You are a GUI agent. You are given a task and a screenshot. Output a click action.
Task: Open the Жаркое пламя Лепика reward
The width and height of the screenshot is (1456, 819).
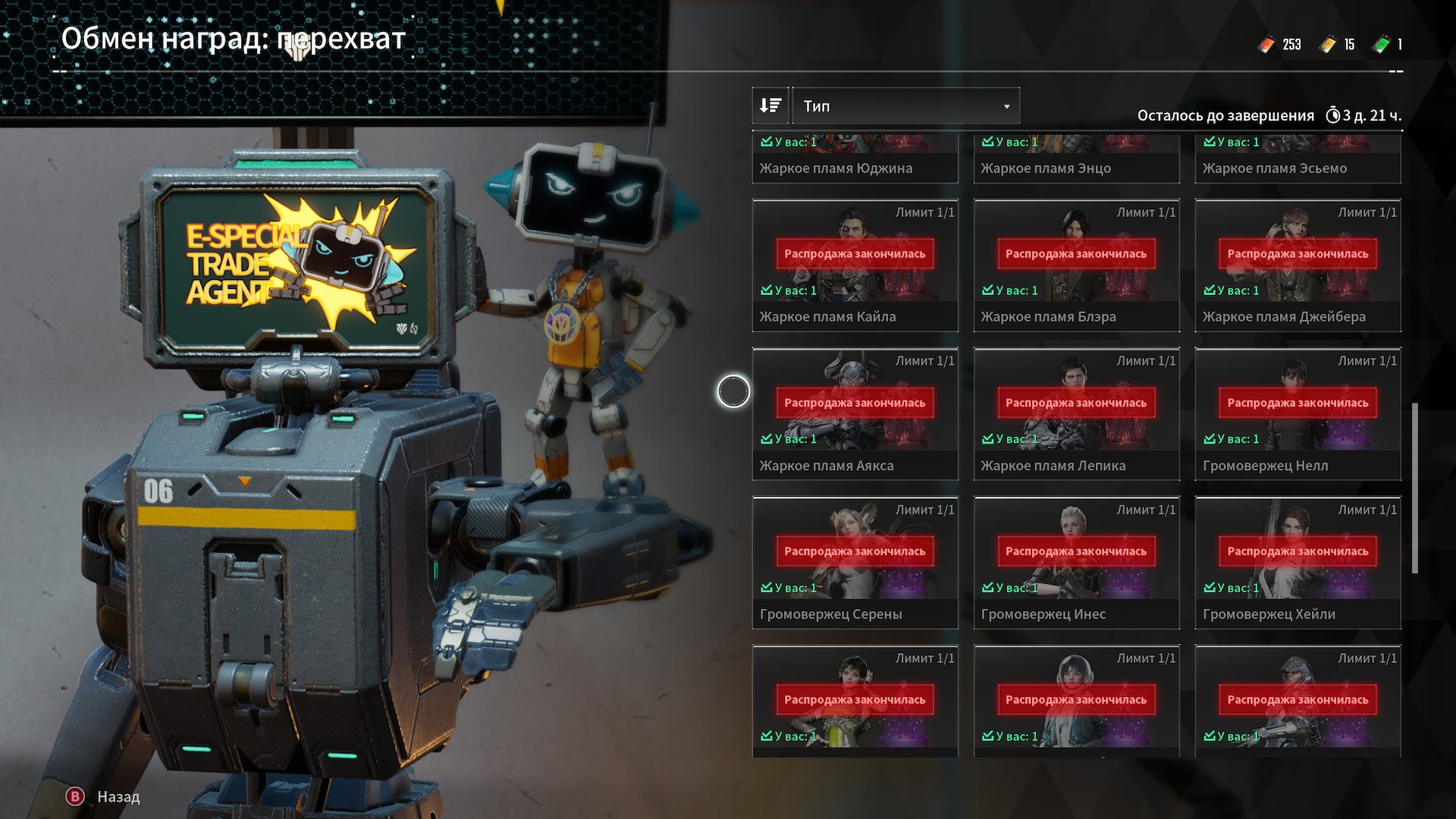click(1076, 414)
